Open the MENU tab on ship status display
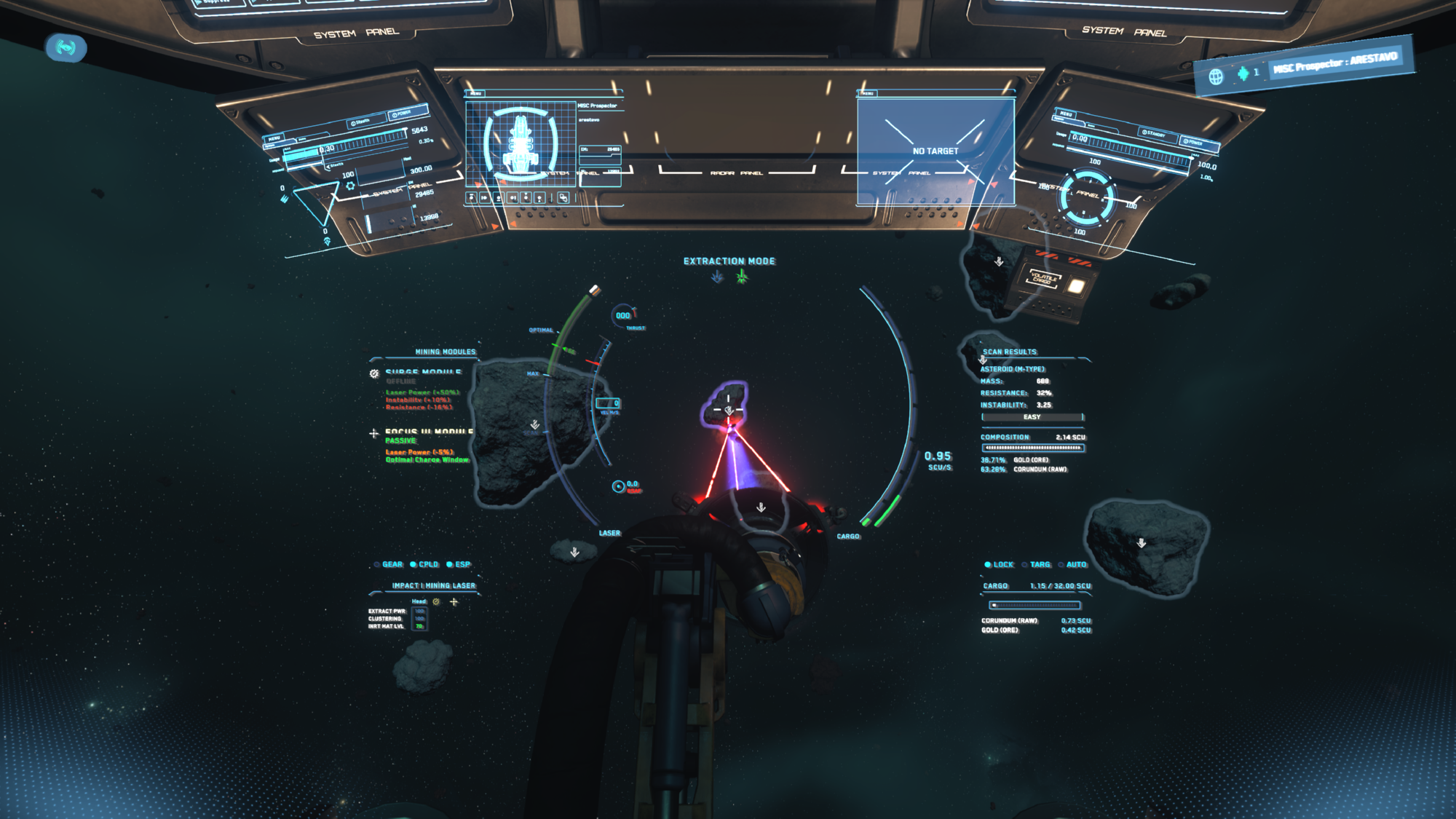Viewport: 1456px width, 819px height. click(x=476, y=93)
